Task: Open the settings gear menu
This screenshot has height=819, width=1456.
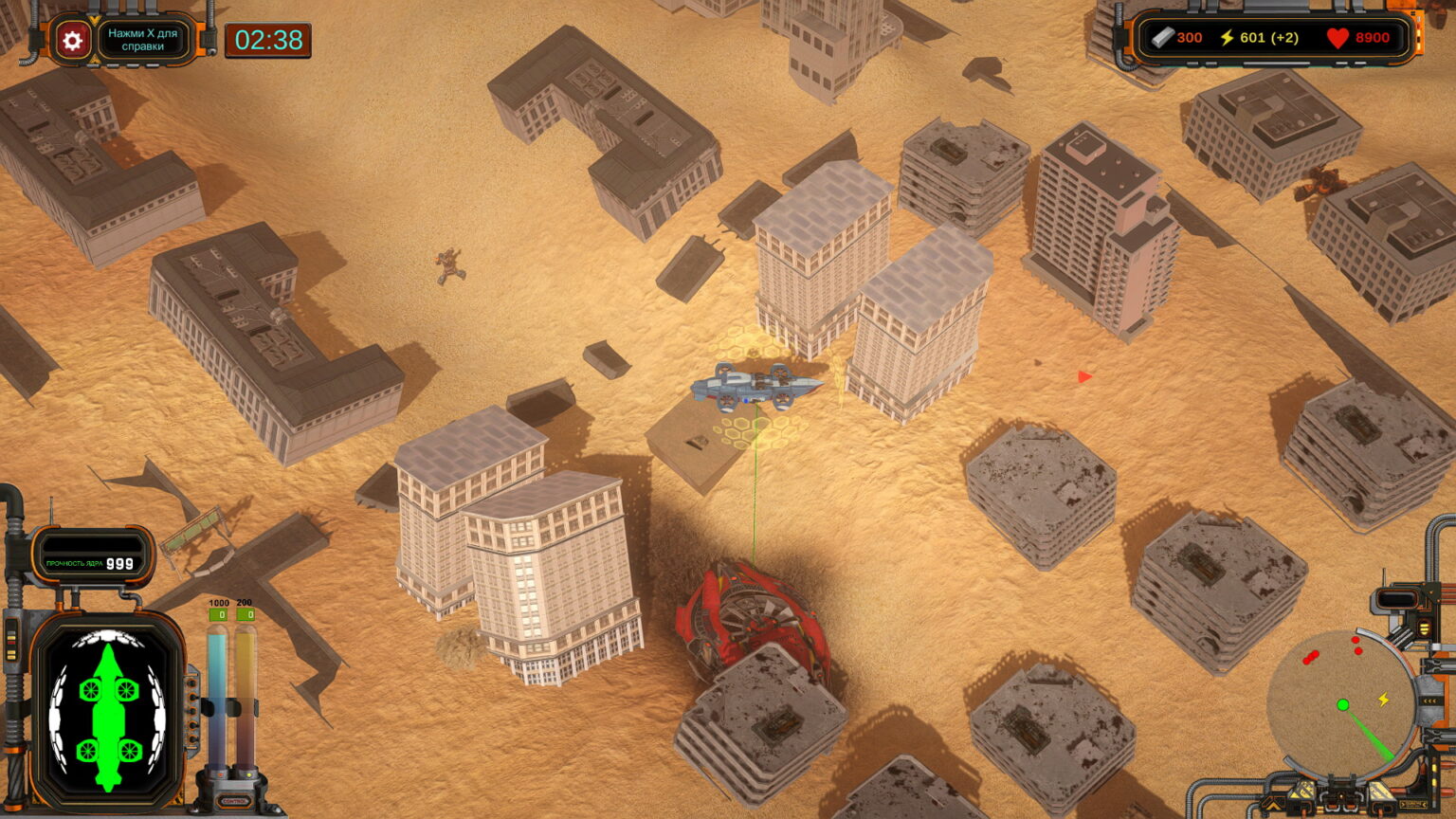Action: click(72, 40)
